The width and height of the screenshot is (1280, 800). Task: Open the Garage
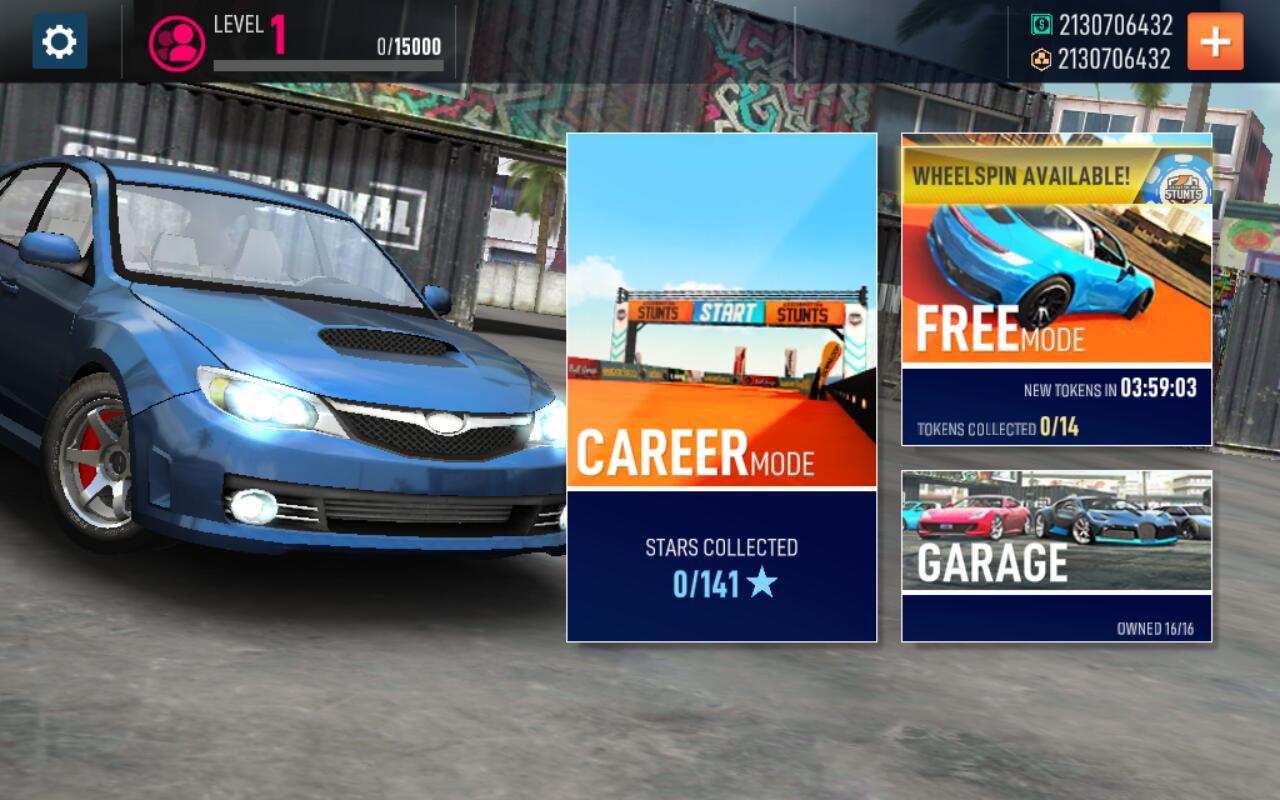[1056, 555]
